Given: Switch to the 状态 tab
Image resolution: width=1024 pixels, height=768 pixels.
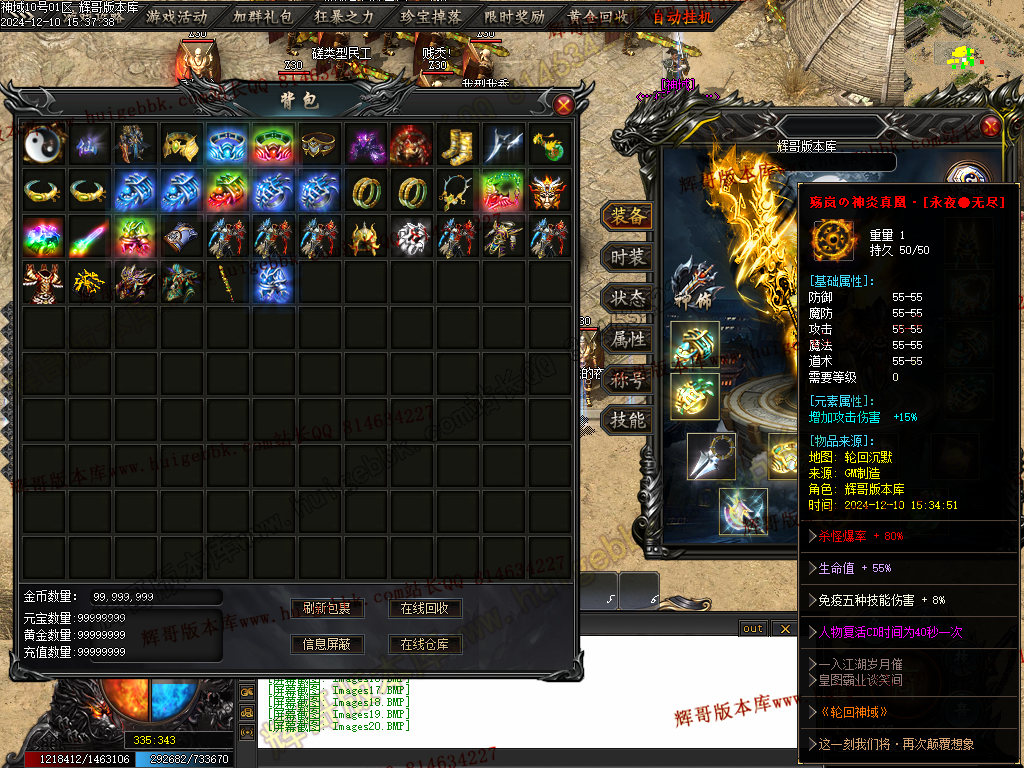Looking at the screenshot, I should coord(628,298).
